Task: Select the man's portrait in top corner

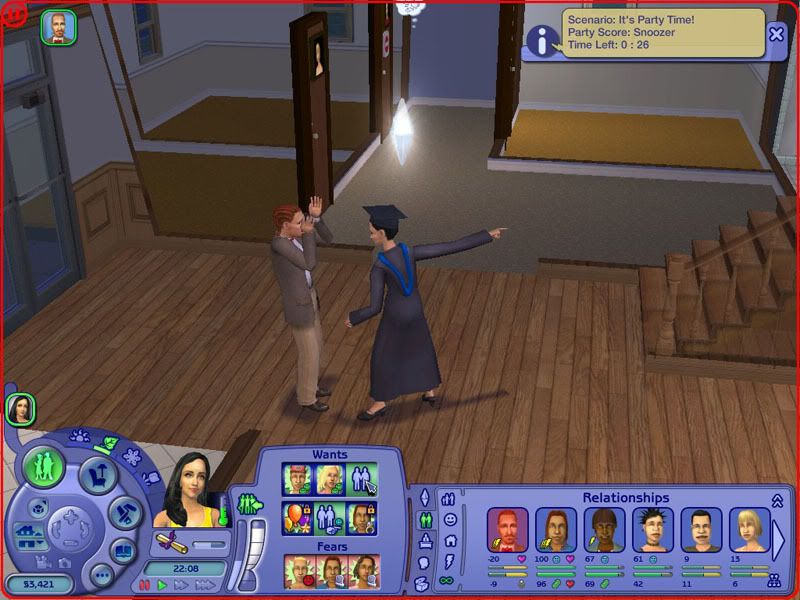Action: pyautogui.click(x=56, y=27)
